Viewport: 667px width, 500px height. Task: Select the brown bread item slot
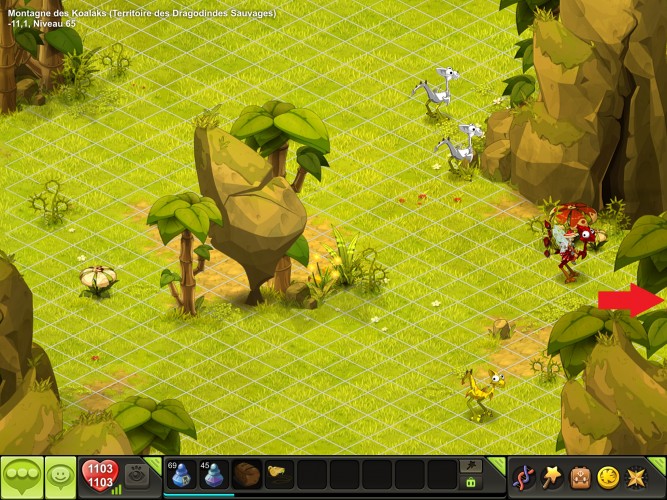tap(246, 474)
